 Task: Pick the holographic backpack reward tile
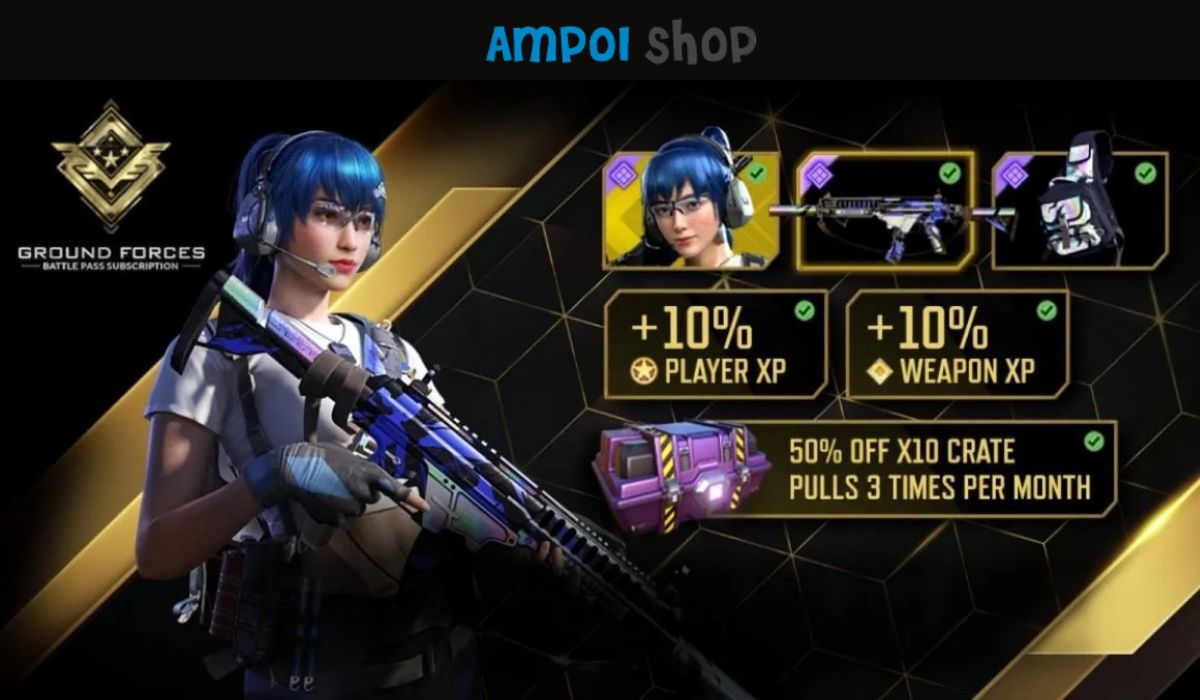click(1080, 211)
